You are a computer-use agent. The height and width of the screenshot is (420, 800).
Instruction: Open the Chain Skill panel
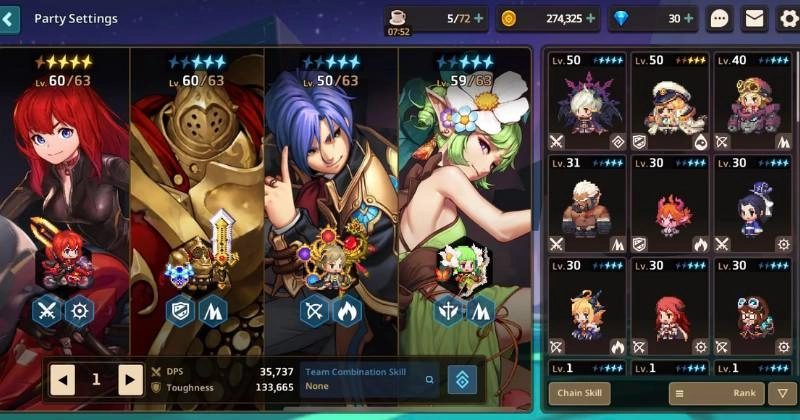[579, 393]
